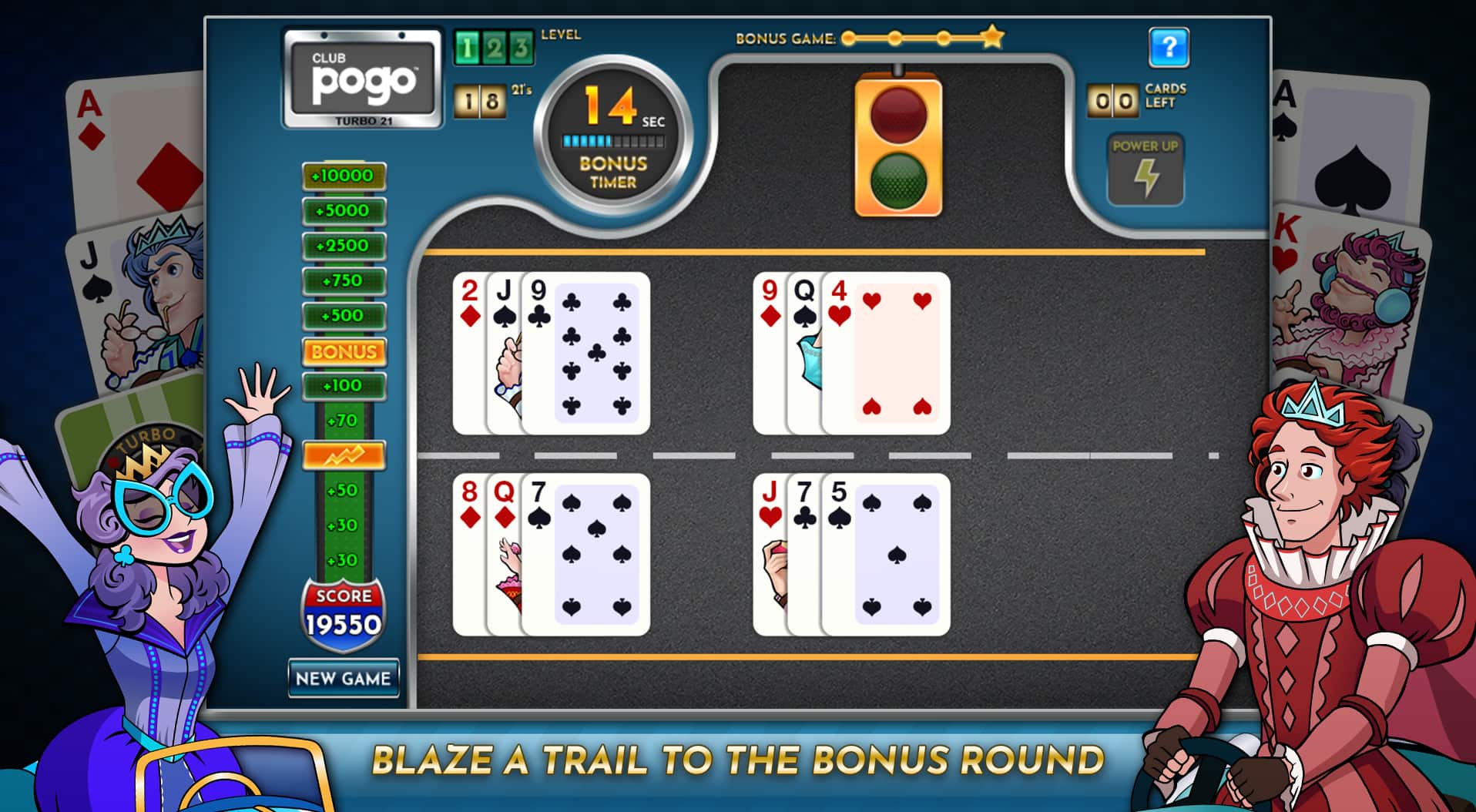
Task: Click the +10000 tier at the top of the score ladder
Action: 344,174
